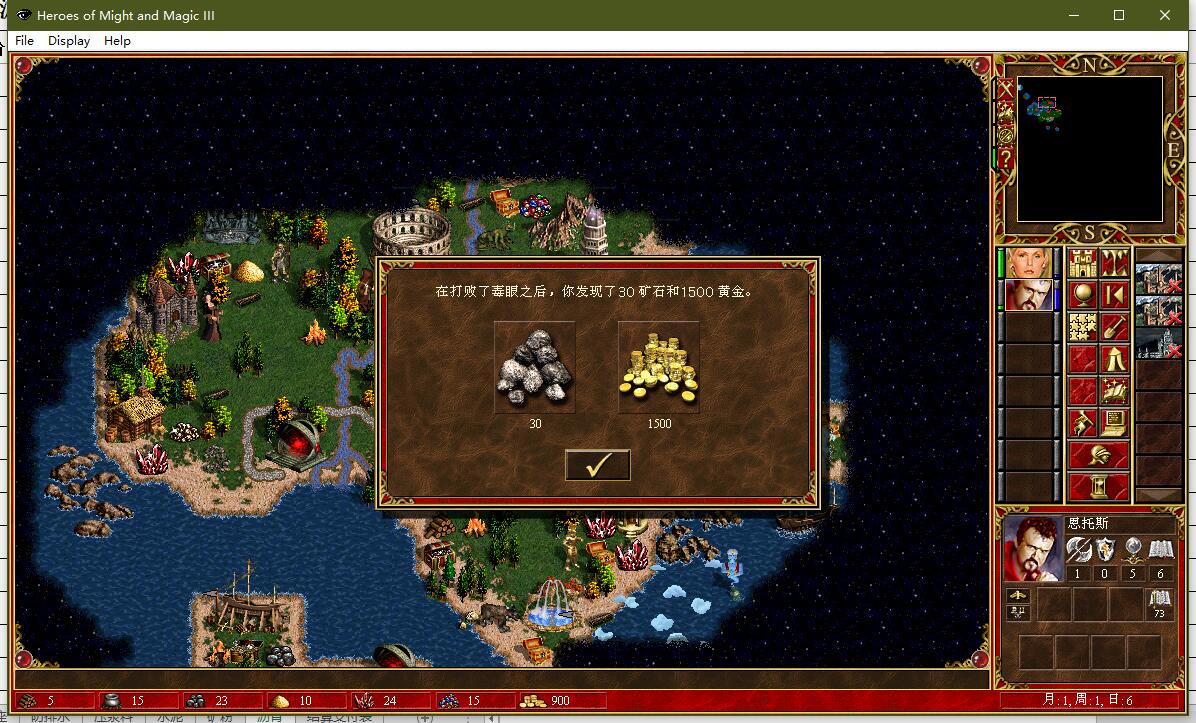Choose the next hero helmet button
Viewport: 1196px width, 723px height.
(1099, 456)
